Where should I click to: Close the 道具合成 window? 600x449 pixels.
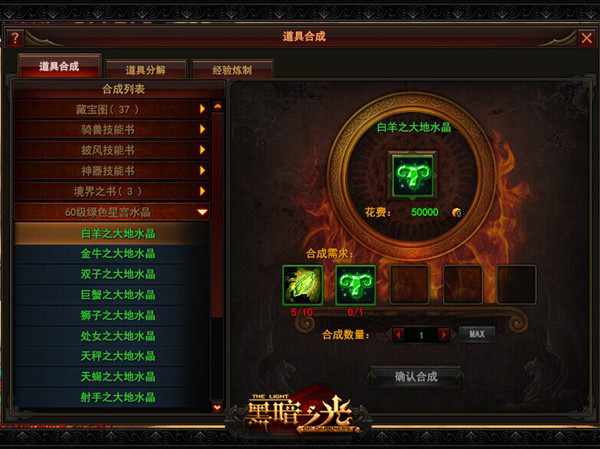point(586,38)
